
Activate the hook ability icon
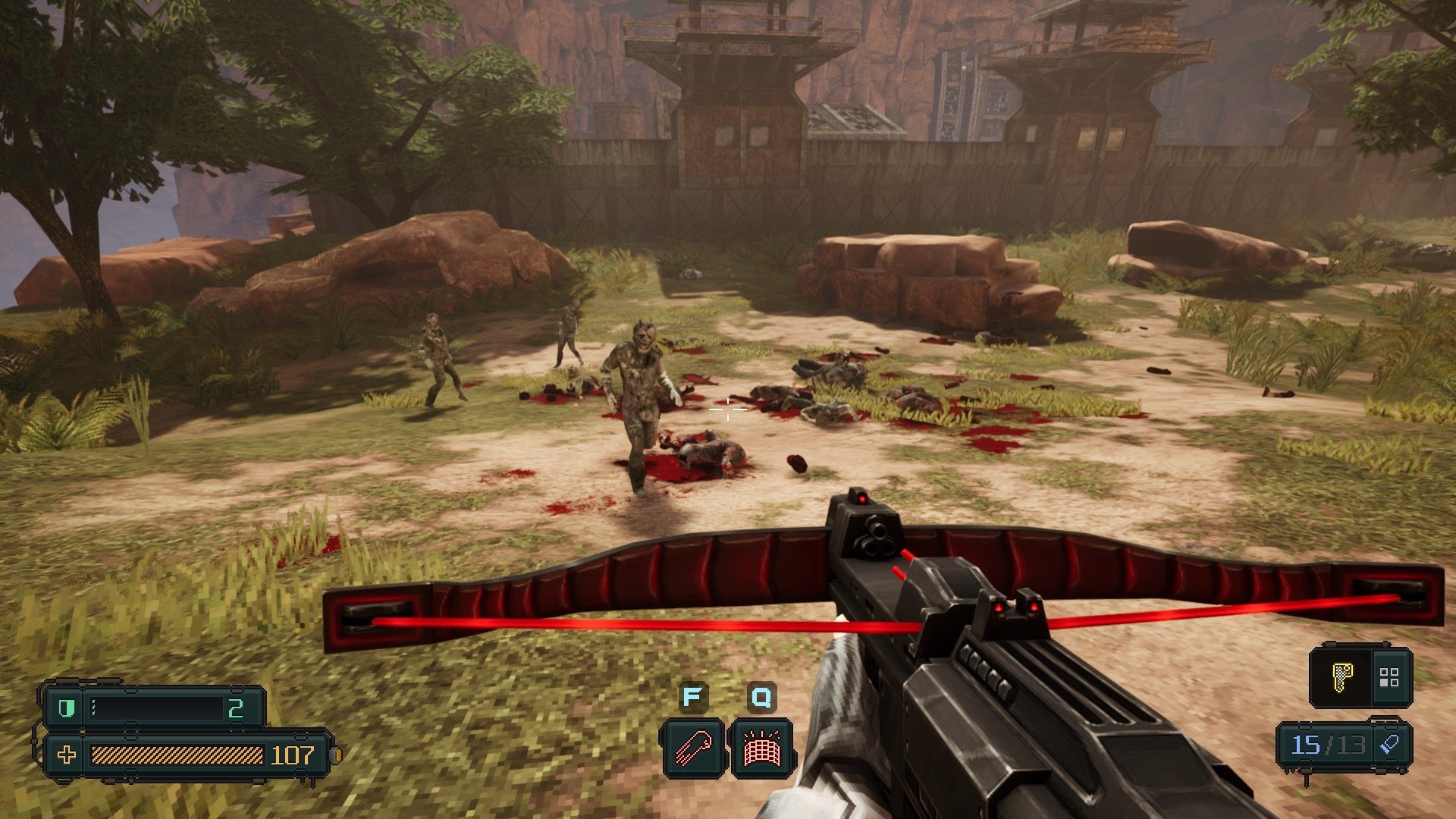pos(693,748)
